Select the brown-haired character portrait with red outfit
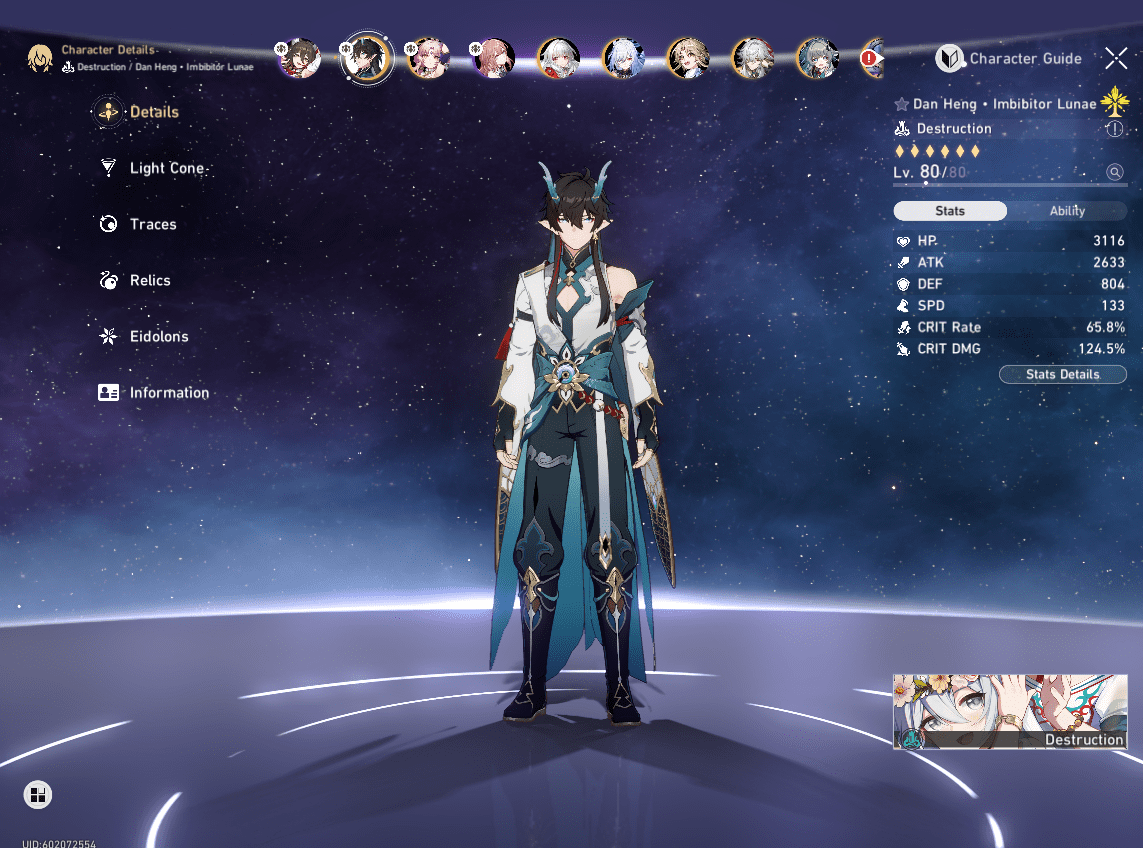 (299, 59)
